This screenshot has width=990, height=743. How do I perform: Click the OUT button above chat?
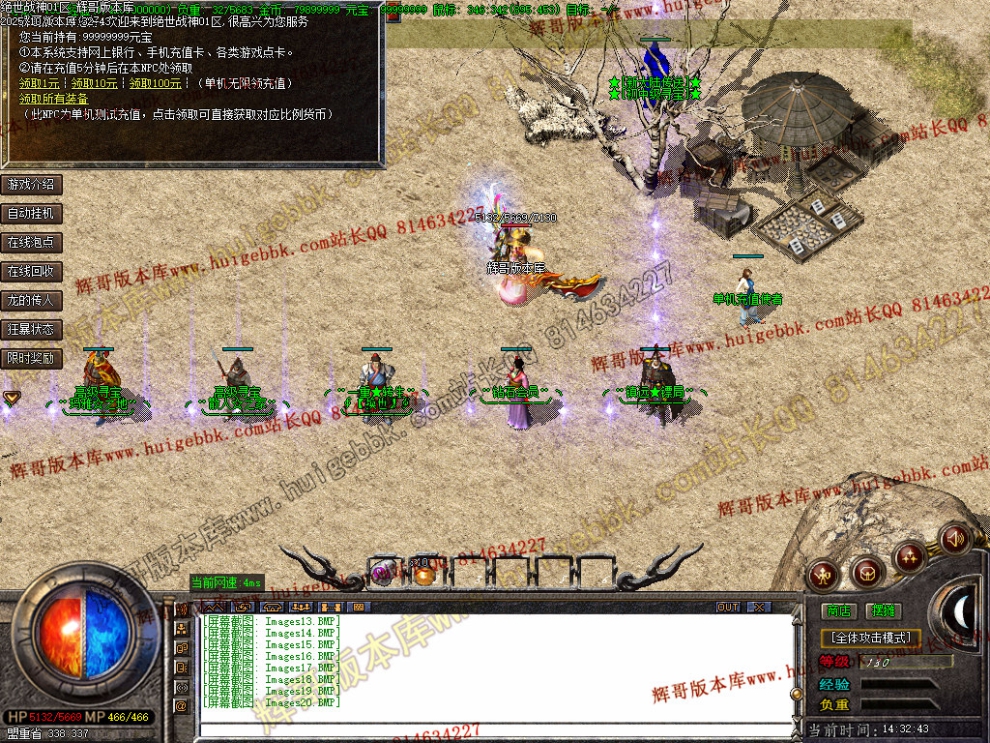tap(728, 607)
